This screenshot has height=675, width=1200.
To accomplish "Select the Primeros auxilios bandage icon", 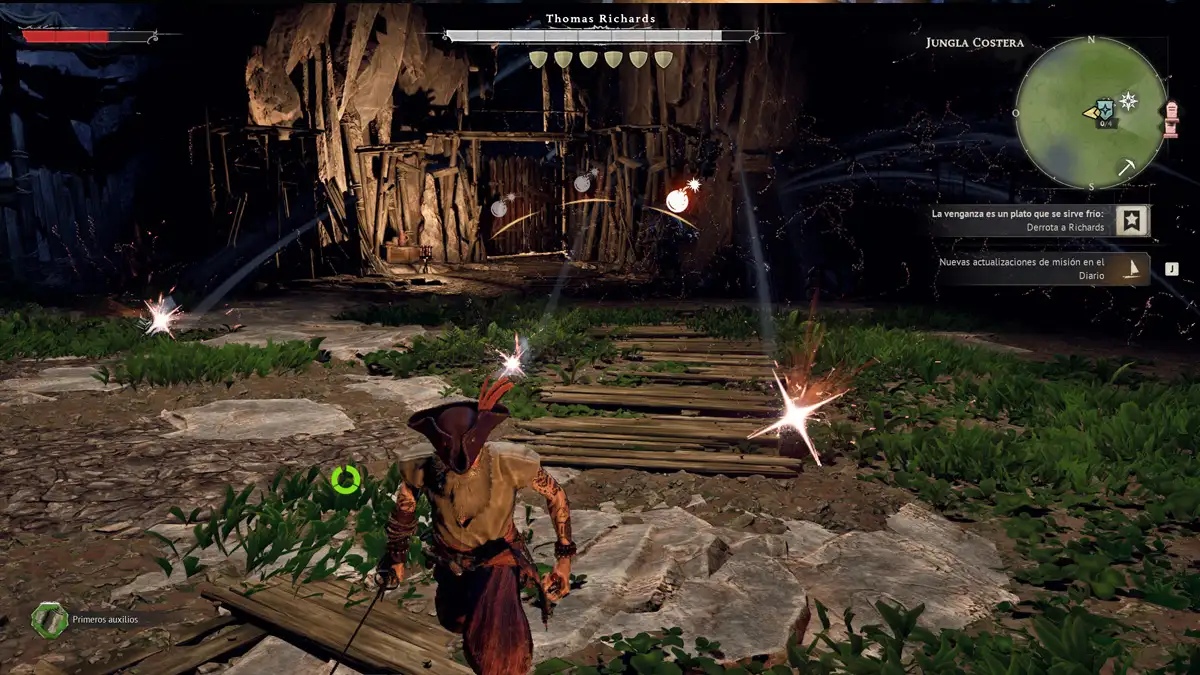I will pos(49,620).
